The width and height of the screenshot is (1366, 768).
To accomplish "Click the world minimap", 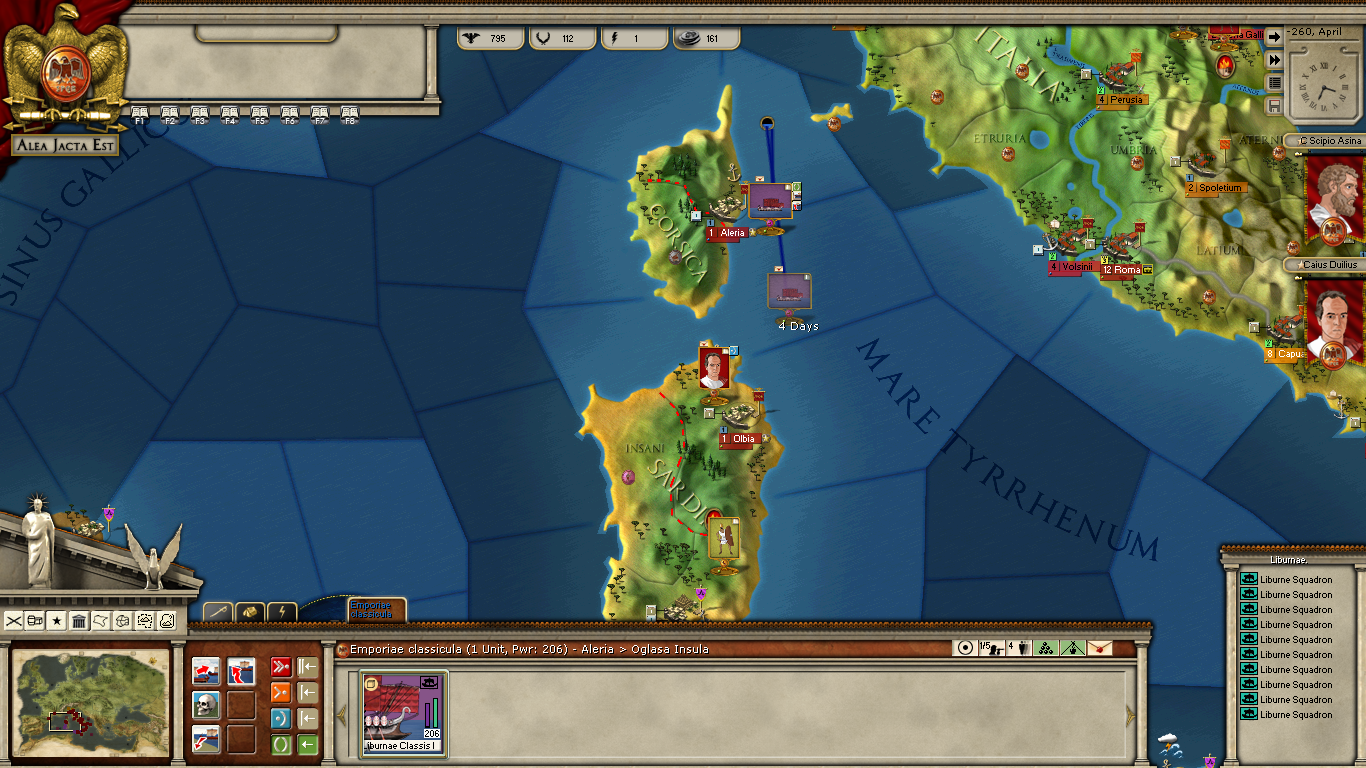I will coord(90,704).
